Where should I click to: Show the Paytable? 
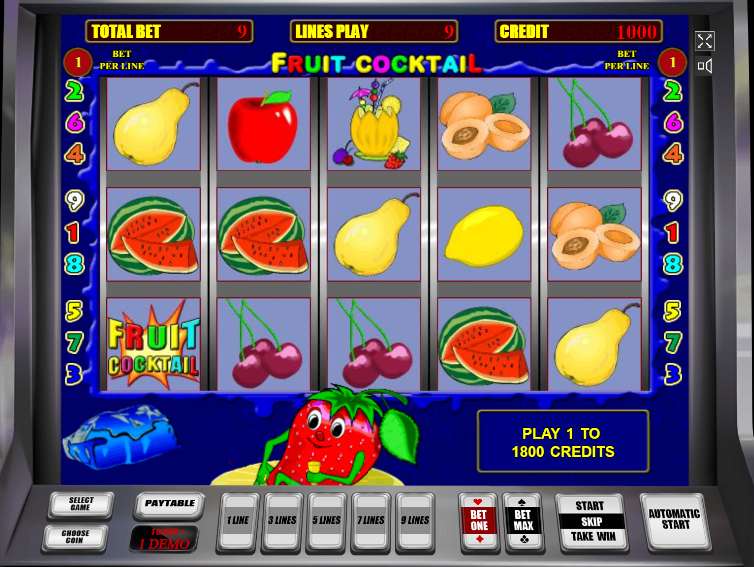point(169,505)
